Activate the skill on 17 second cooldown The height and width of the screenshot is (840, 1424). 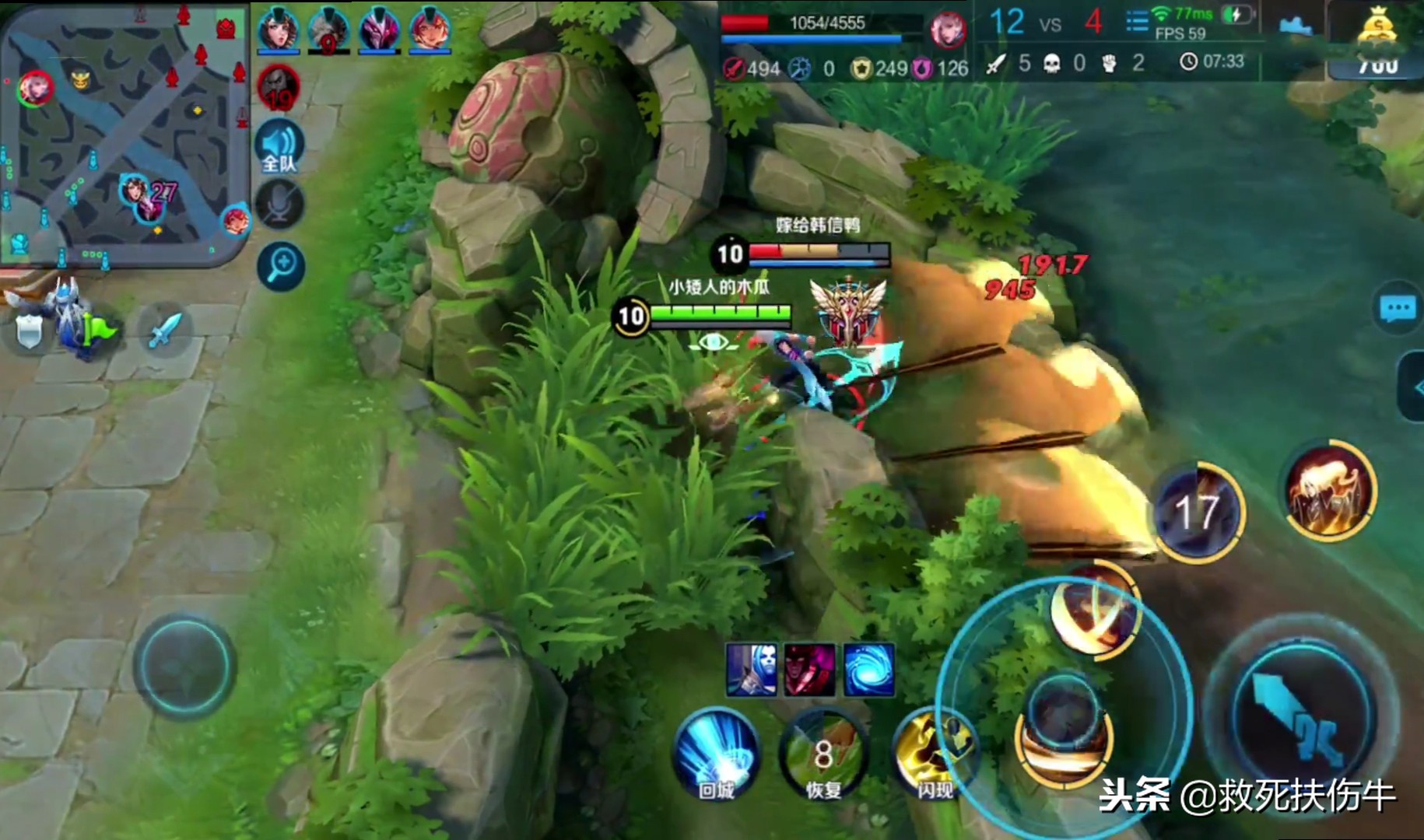(x=1198, y=512)
